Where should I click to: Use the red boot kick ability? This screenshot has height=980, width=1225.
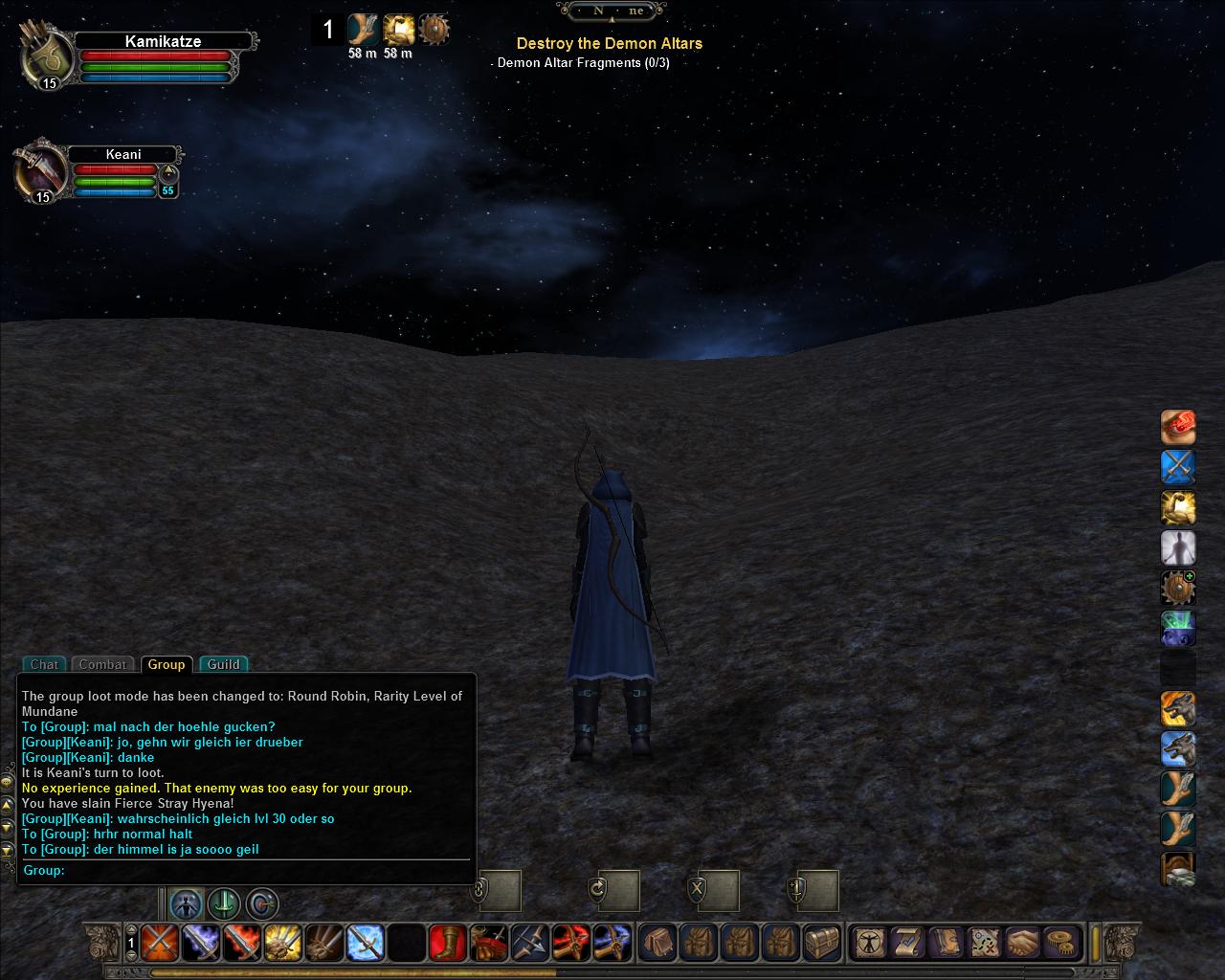pos(447,943)
